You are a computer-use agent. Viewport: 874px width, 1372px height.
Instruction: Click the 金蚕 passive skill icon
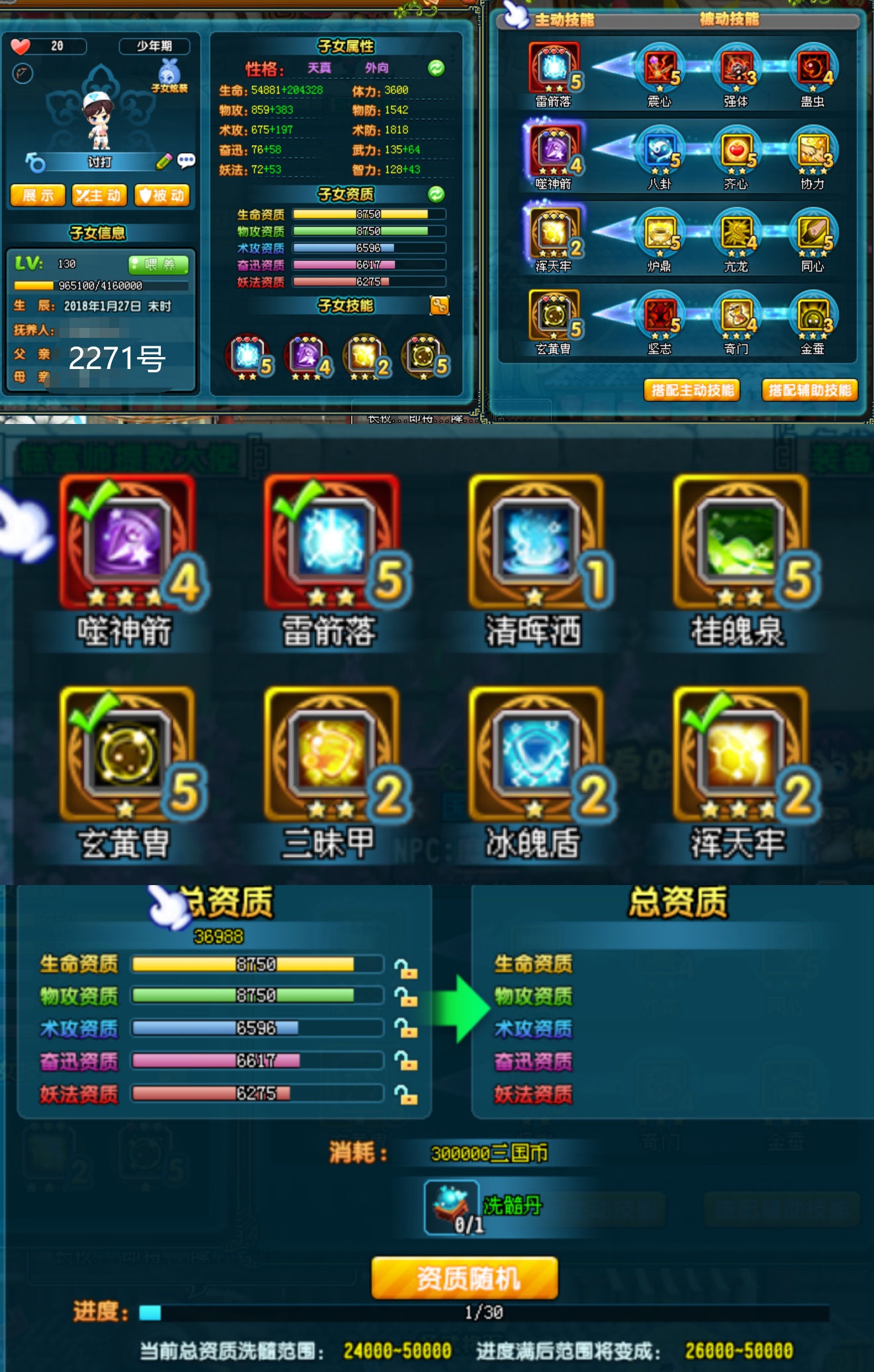click(x=813, y=317)
